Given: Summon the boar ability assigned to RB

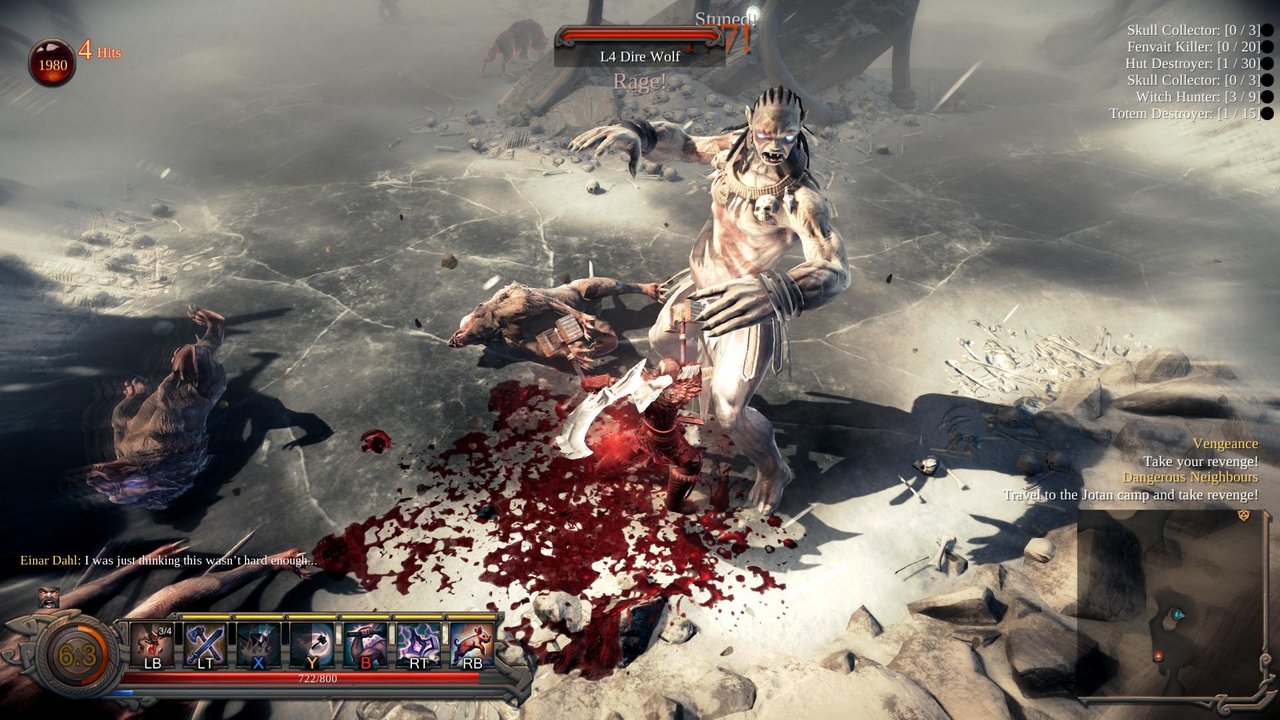Looking at the screenshot, I should coord(470,642).
